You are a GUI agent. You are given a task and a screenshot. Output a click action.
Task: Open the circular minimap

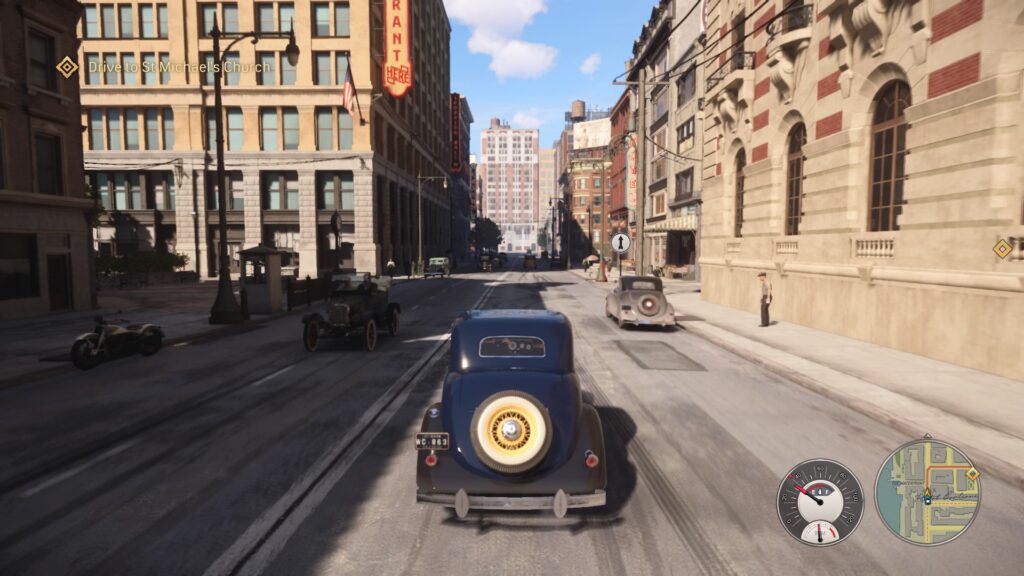pos(927,492)
